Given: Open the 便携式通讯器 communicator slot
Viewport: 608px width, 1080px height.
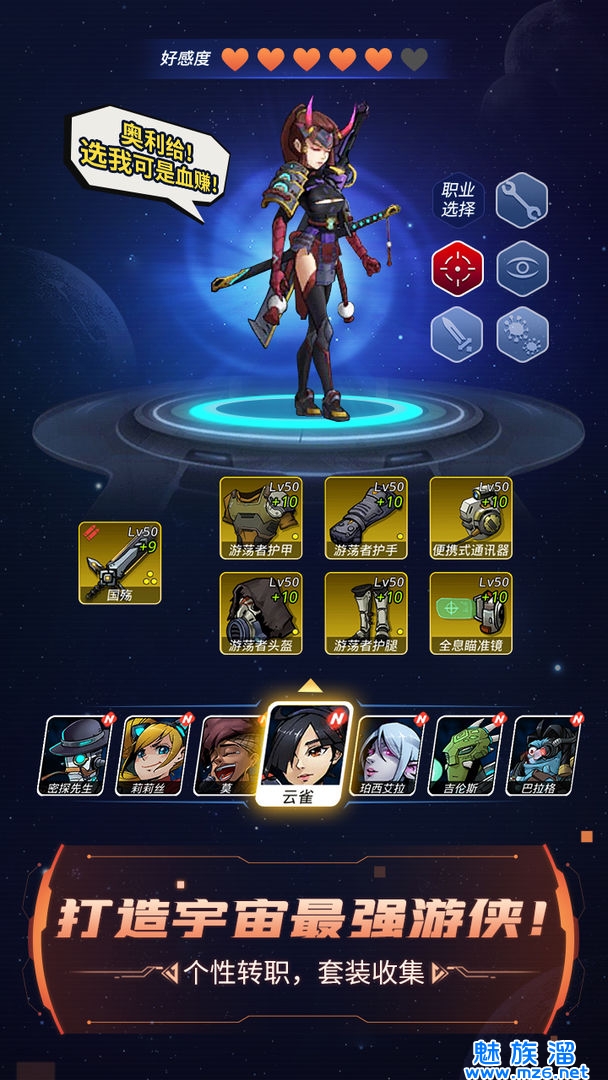Looking at the screenshot, I should (x=471, y=518).
